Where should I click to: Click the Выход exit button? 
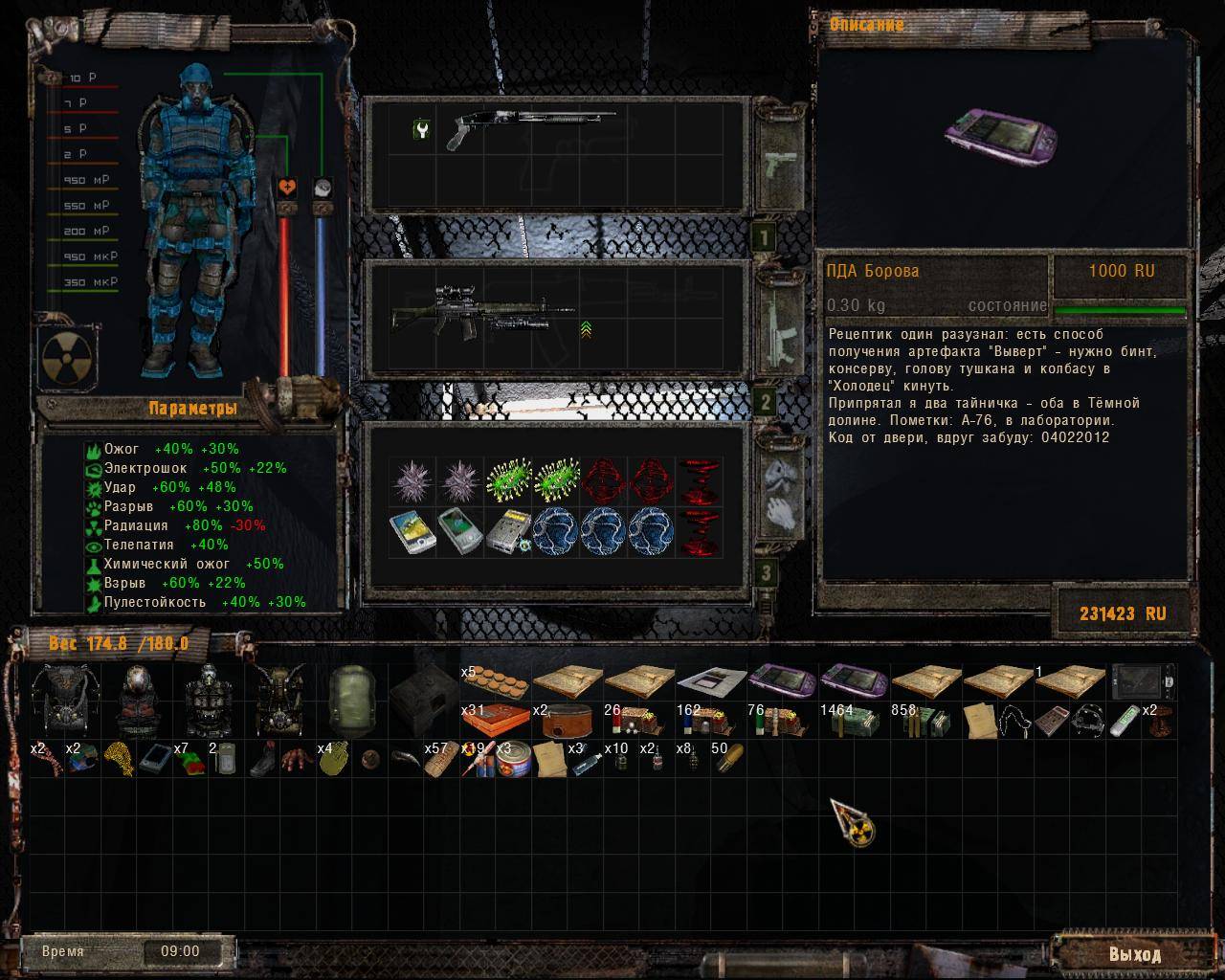1135,954
